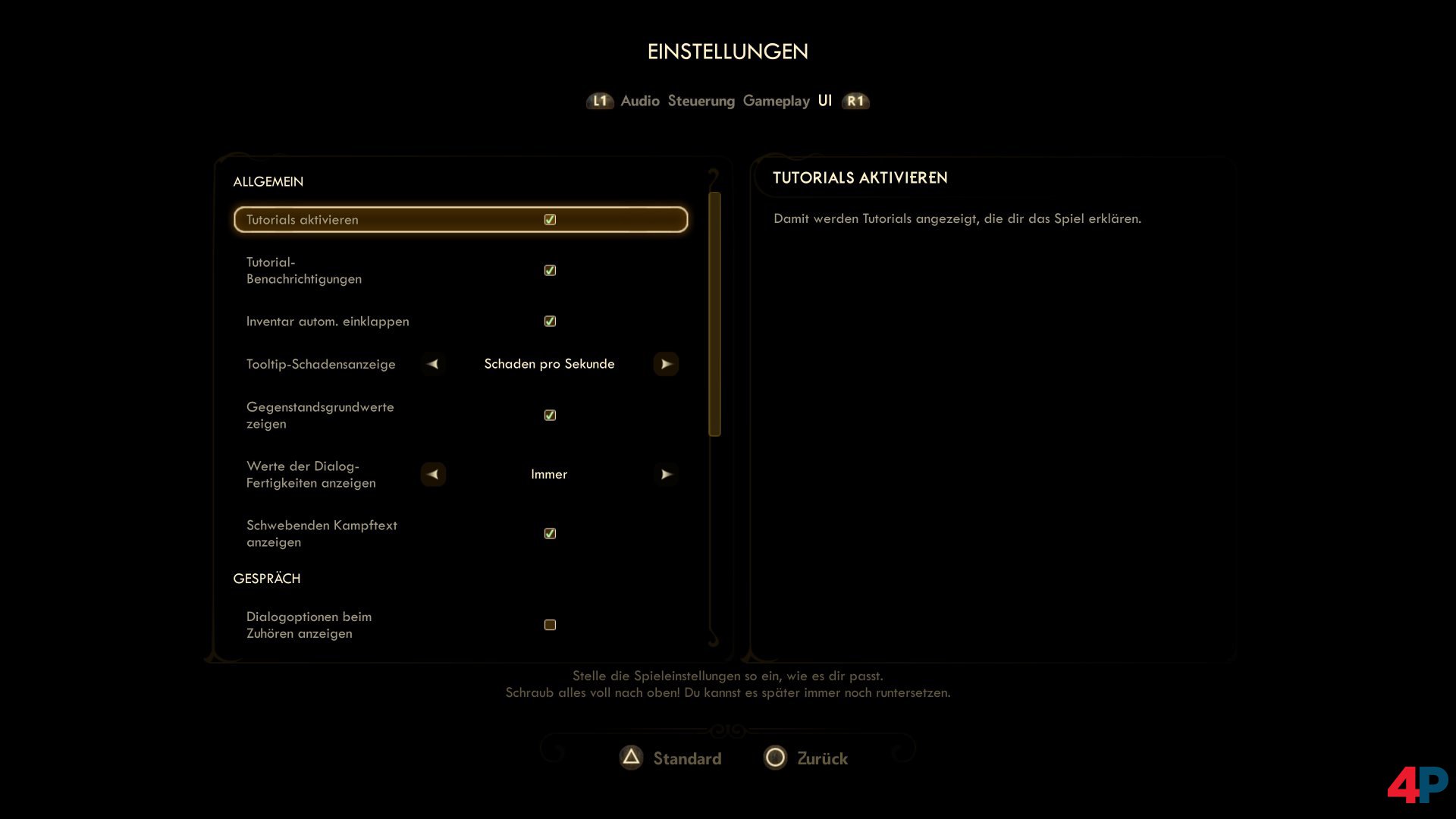
Task: Disable Gegenstandsgrundwerte zeigen
Action: (x=550, y=415)
